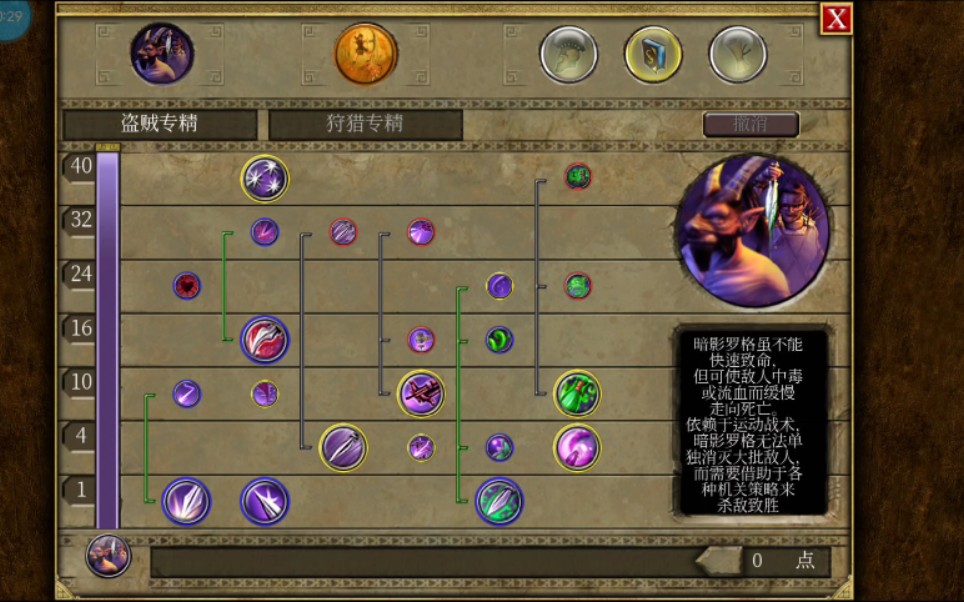This screenshot has height=602, width=964.
Task: Select the orange hunting mastery archer icon
Action: click(366, 54)
